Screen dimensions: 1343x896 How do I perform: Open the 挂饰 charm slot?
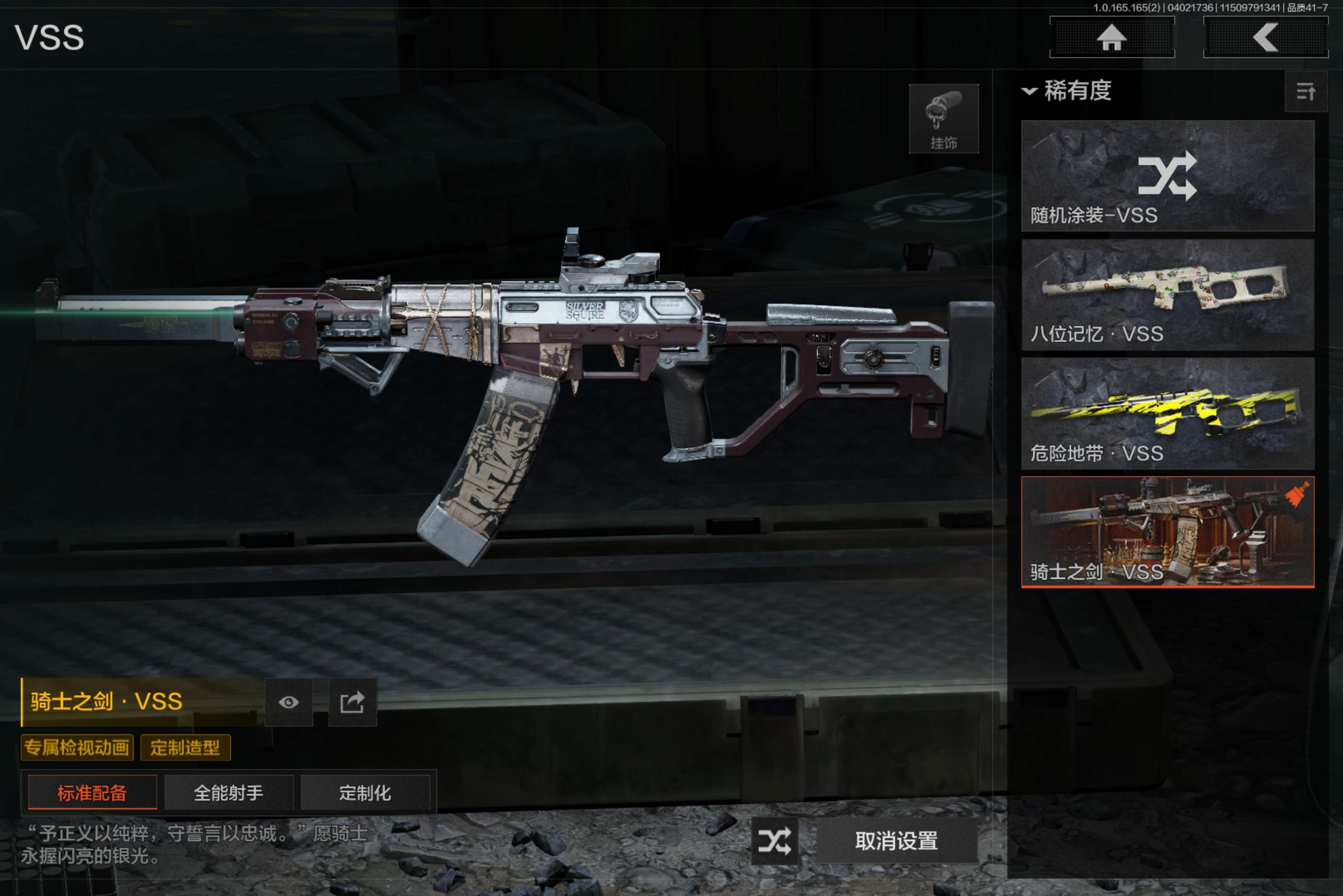tap(943, 119)
